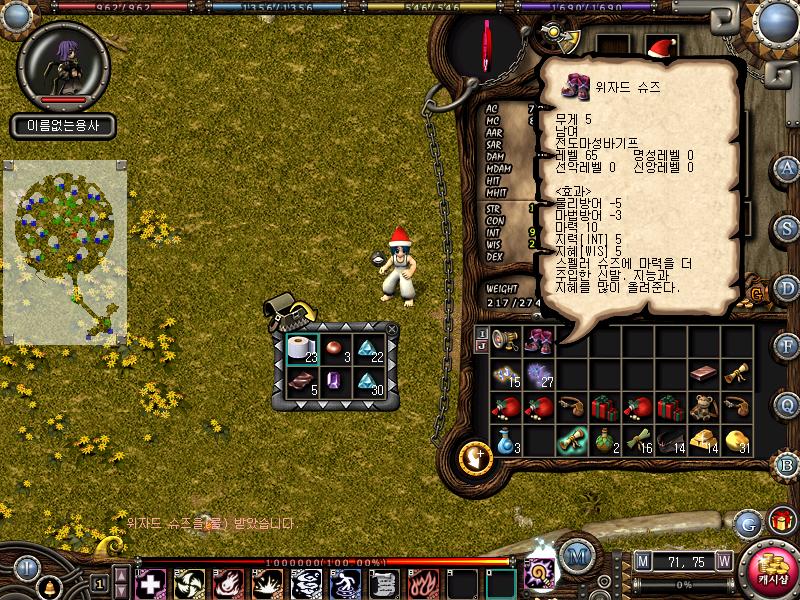Select the teddy bear monkey item
800x600 pixels.
click(704, 406)
